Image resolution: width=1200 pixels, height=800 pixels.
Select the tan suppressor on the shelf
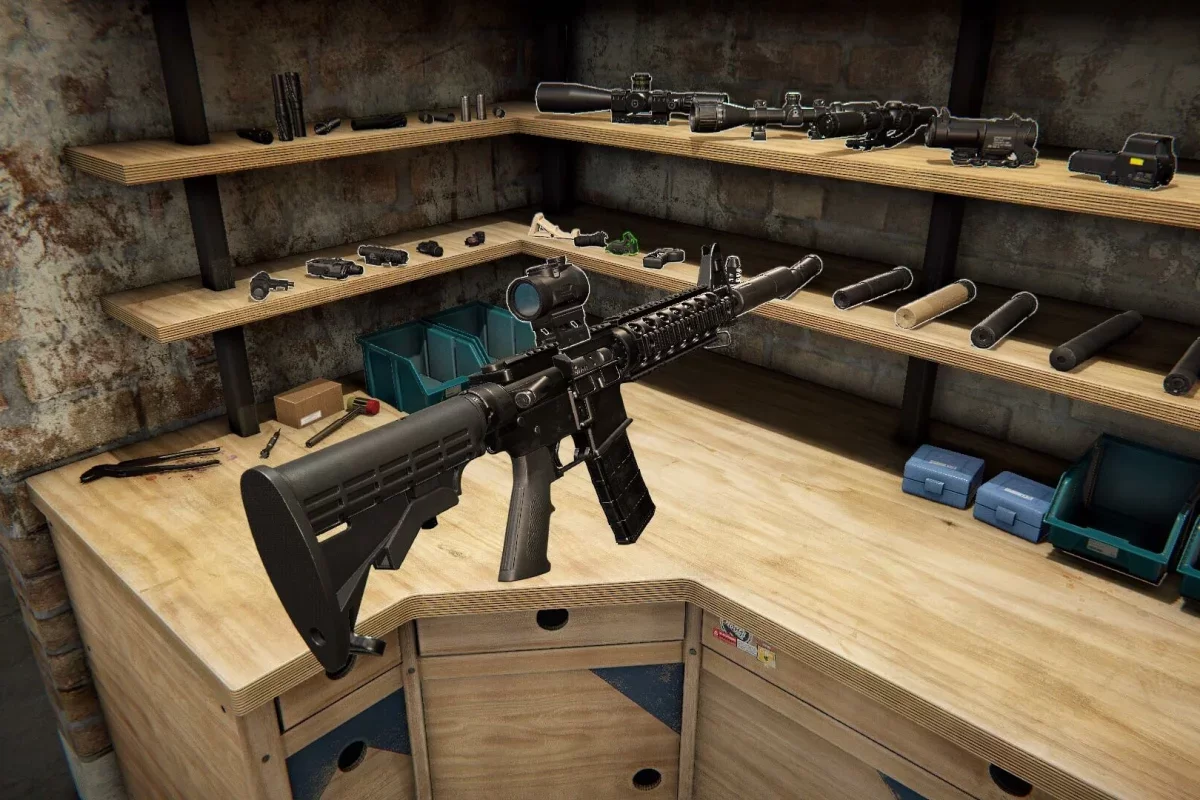click(x=934, y=304)
